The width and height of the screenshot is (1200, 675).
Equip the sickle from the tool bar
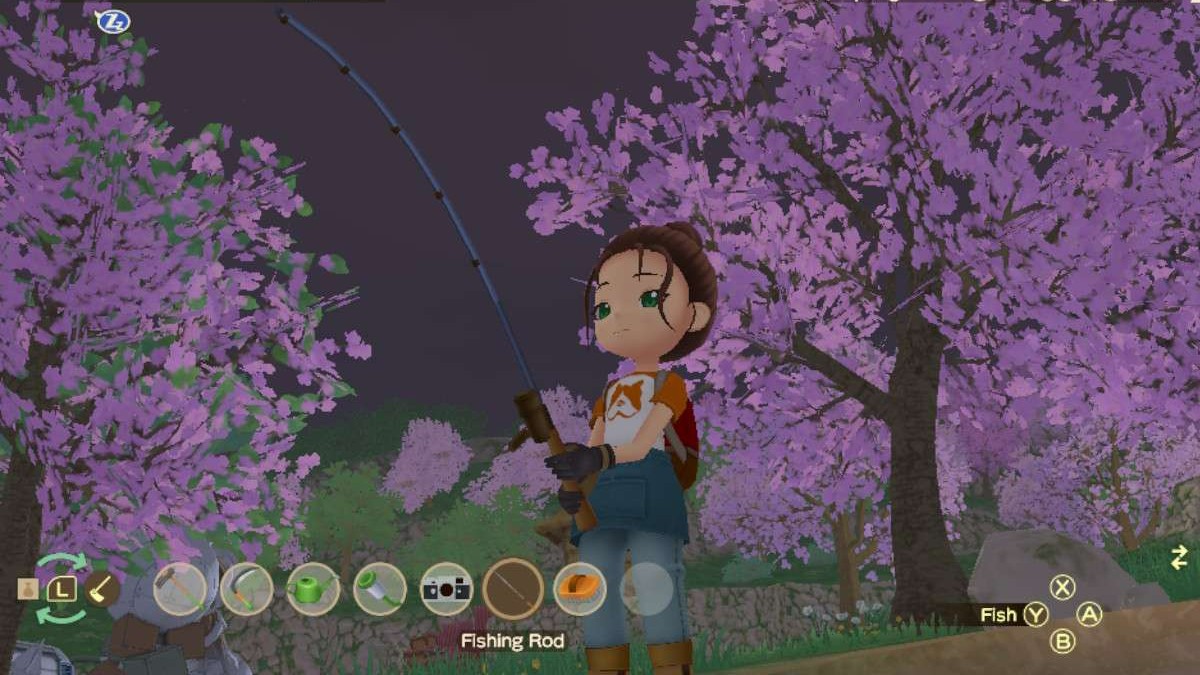[247, 588]
